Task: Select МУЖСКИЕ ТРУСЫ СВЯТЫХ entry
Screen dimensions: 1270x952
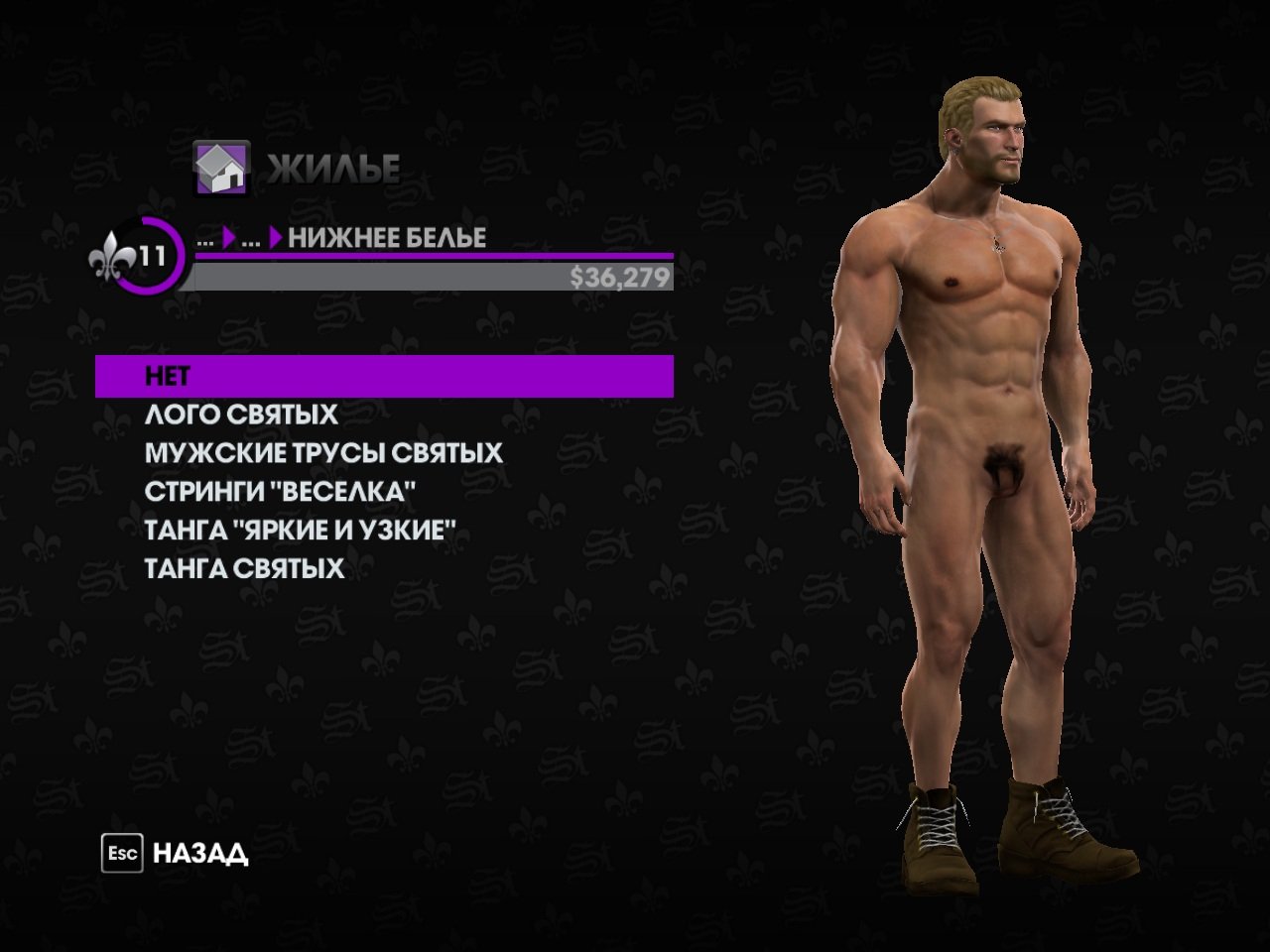Action: pos(323,453)
